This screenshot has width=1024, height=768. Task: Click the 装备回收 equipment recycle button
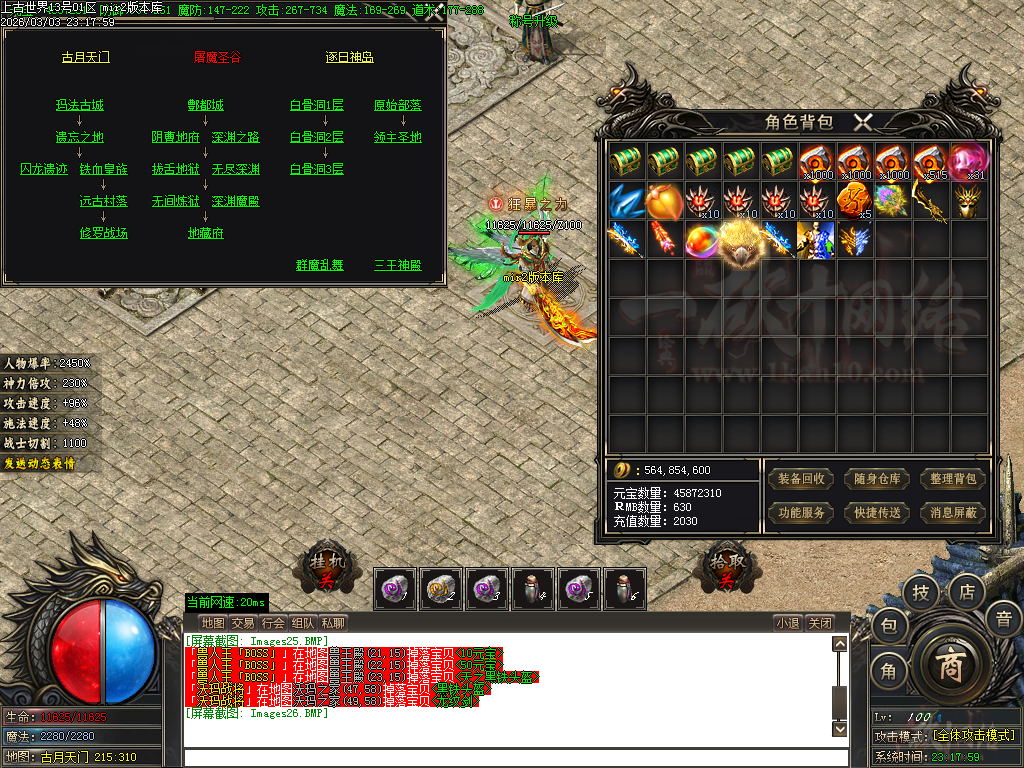pos(802,479)
